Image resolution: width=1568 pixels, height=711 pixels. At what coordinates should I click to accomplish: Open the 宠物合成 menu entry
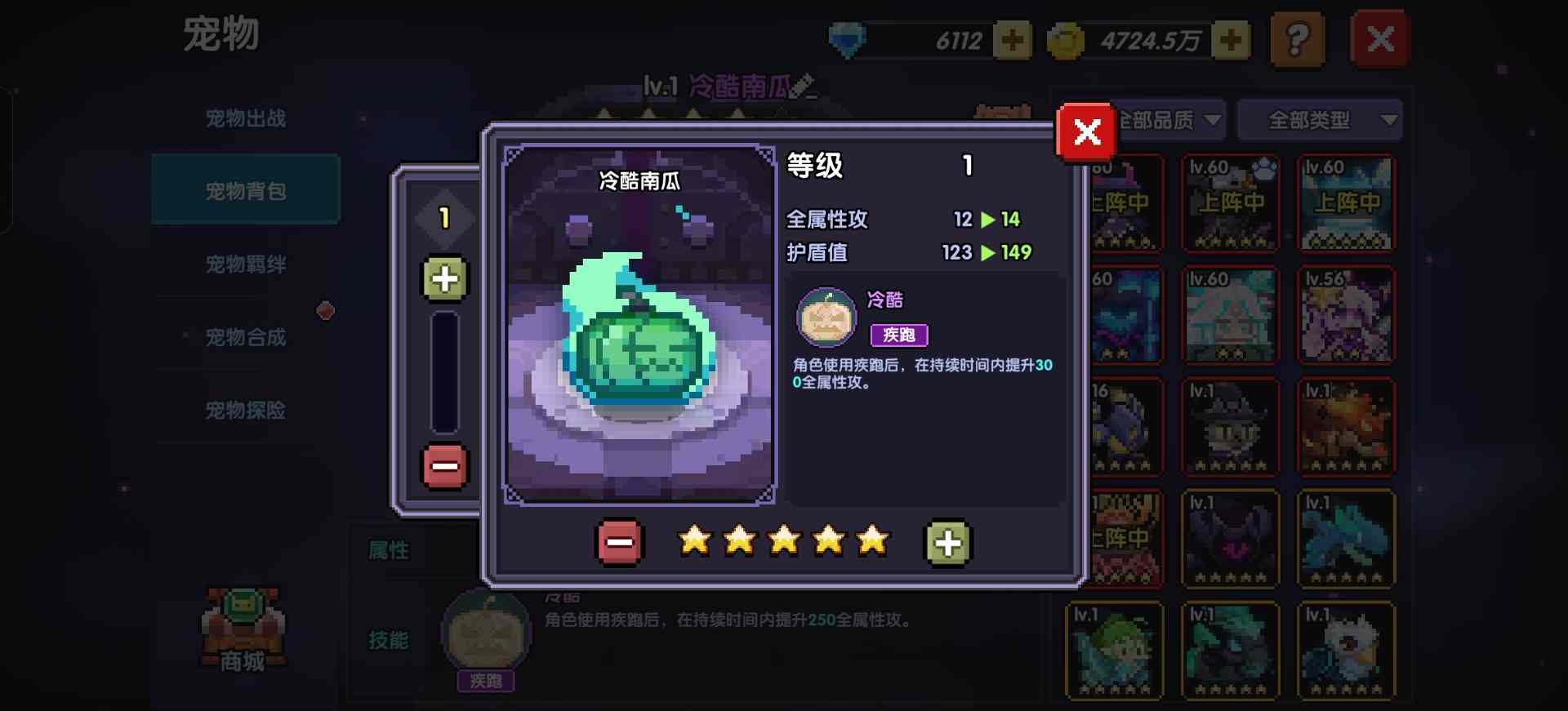(x=245, y=336)
